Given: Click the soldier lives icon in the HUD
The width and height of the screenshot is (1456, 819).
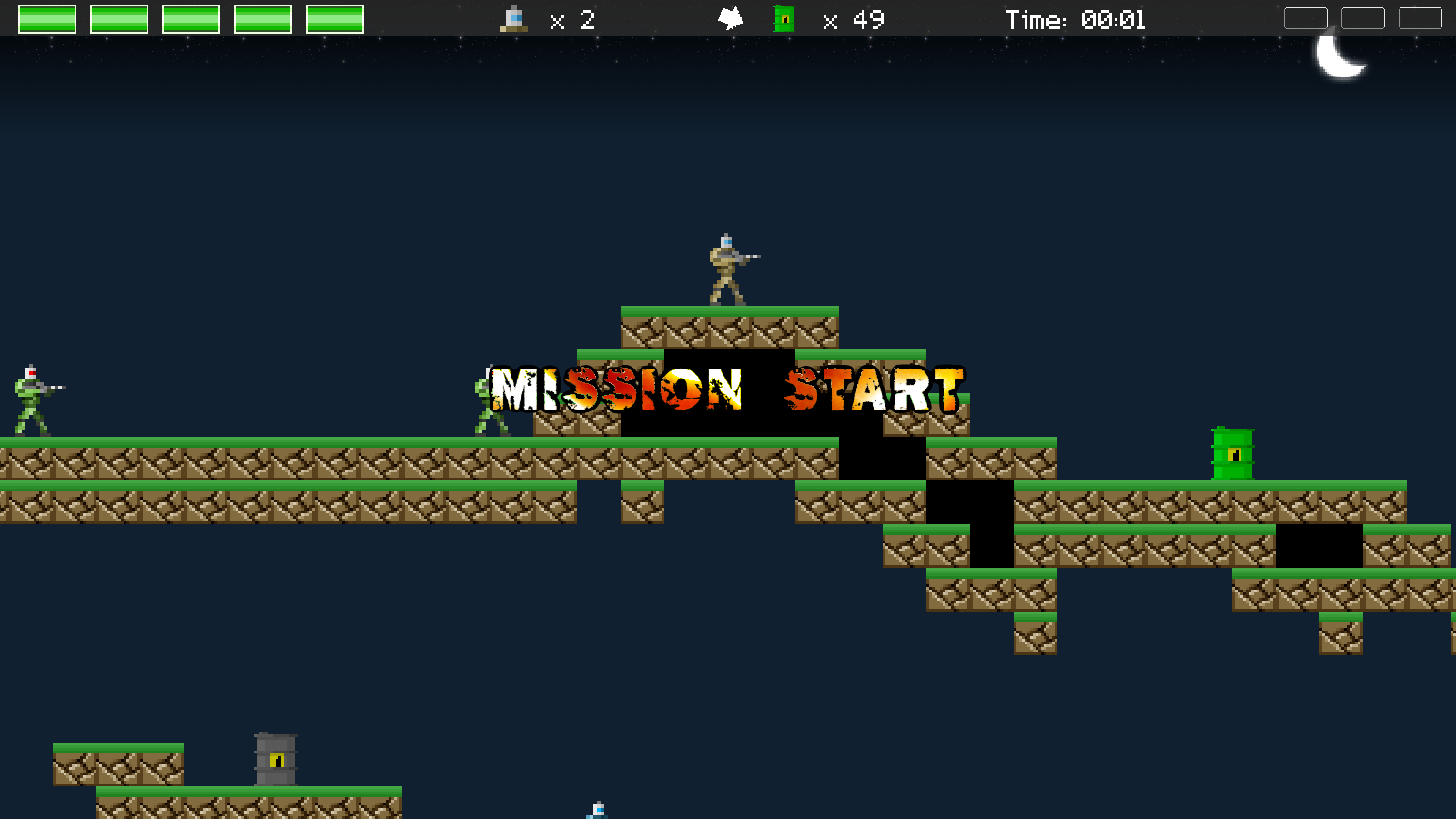Looking at the screenshot, I should [x=514, y=19].
